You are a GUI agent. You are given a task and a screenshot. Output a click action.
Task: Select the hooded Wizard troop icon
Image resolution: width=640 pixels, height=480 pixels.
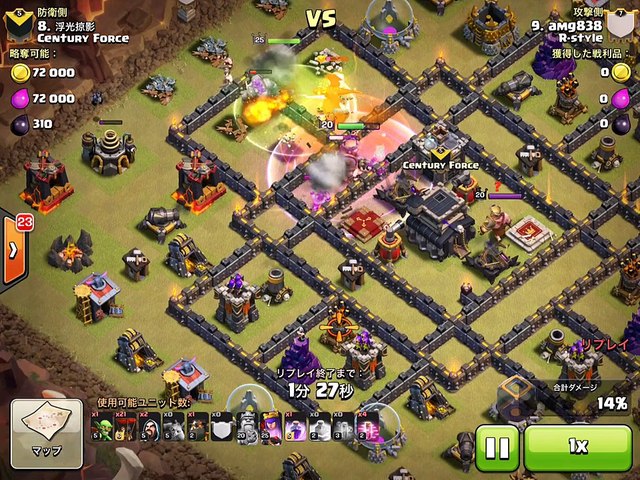147,428
